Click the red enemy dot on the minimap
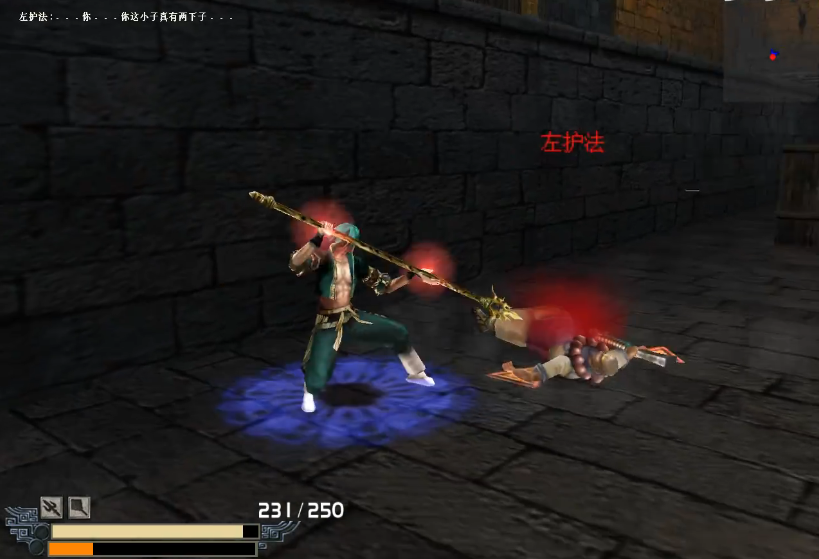Screen dimensions: 819x559 point(773,56)
